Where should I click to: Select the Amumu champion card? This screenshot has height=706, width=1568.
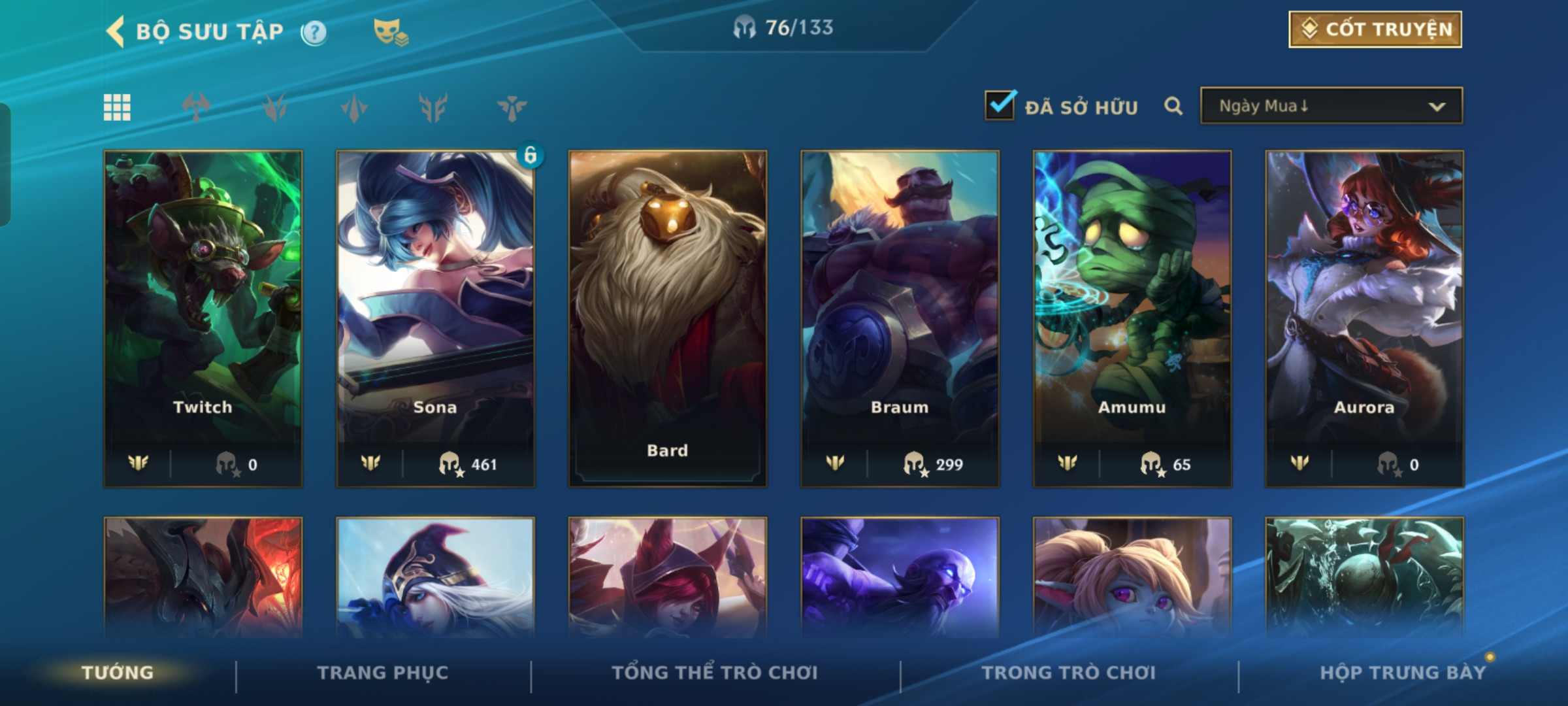point(1132,318)
